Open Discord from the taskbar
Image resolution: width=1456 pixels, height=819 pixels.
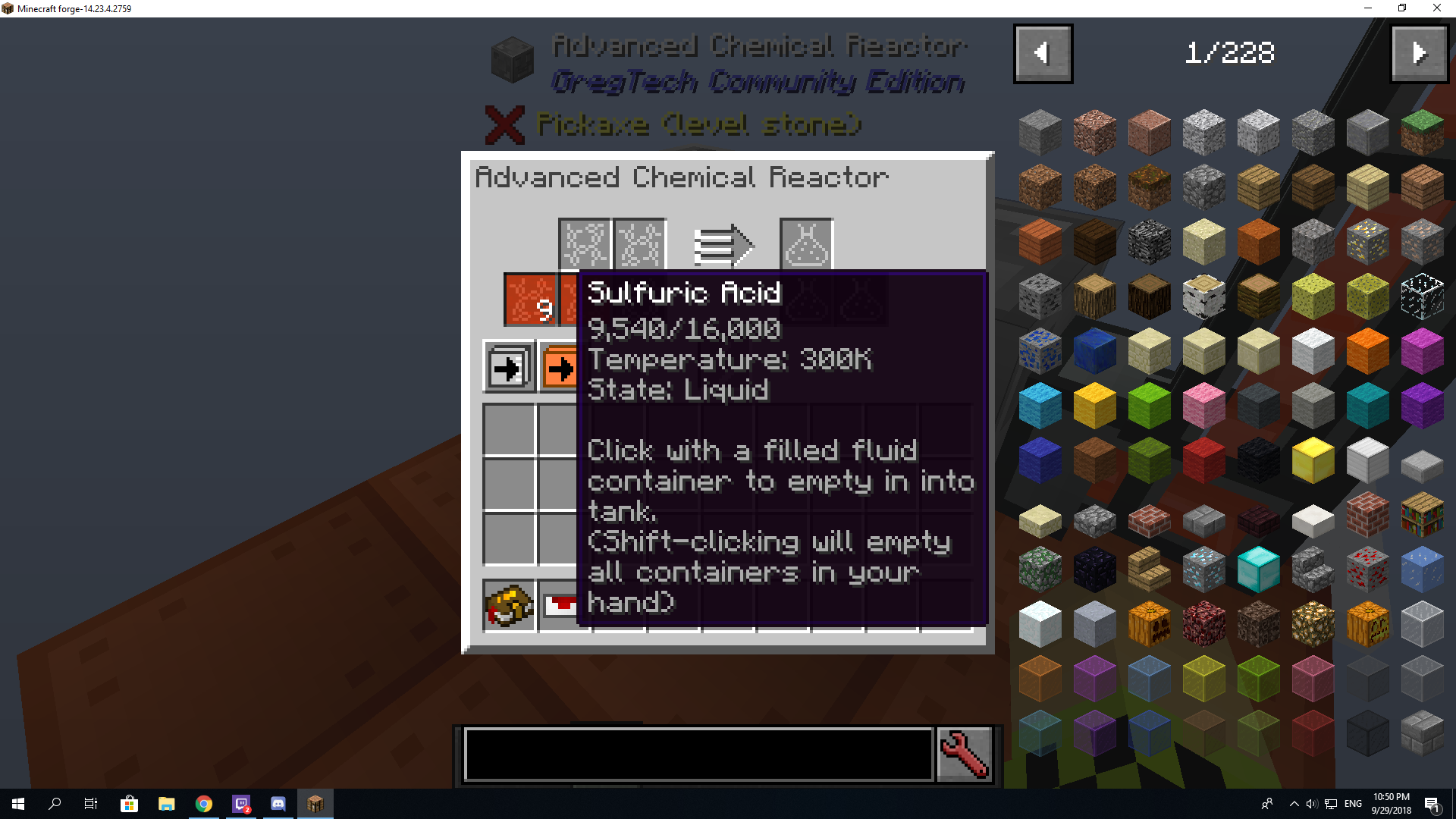[278, 803]
